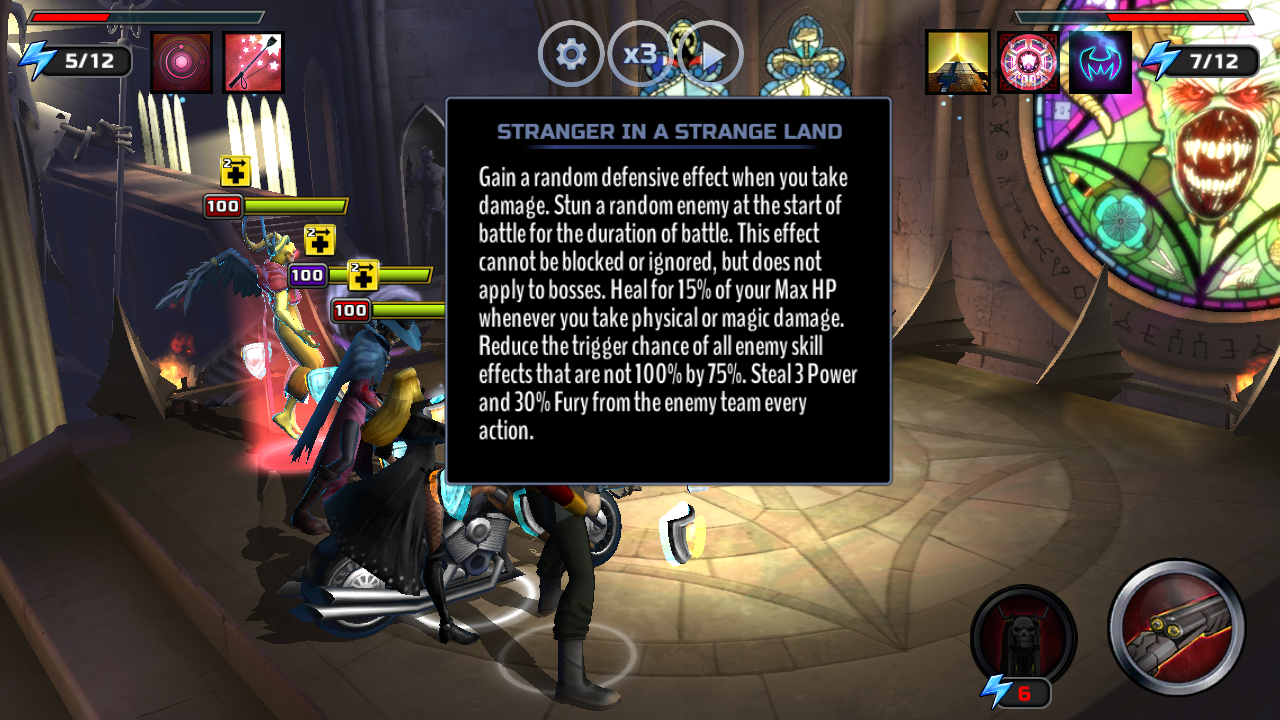
Task: Tap the golden pyramid enemy buff icon
Action: [x=957, y=62]
